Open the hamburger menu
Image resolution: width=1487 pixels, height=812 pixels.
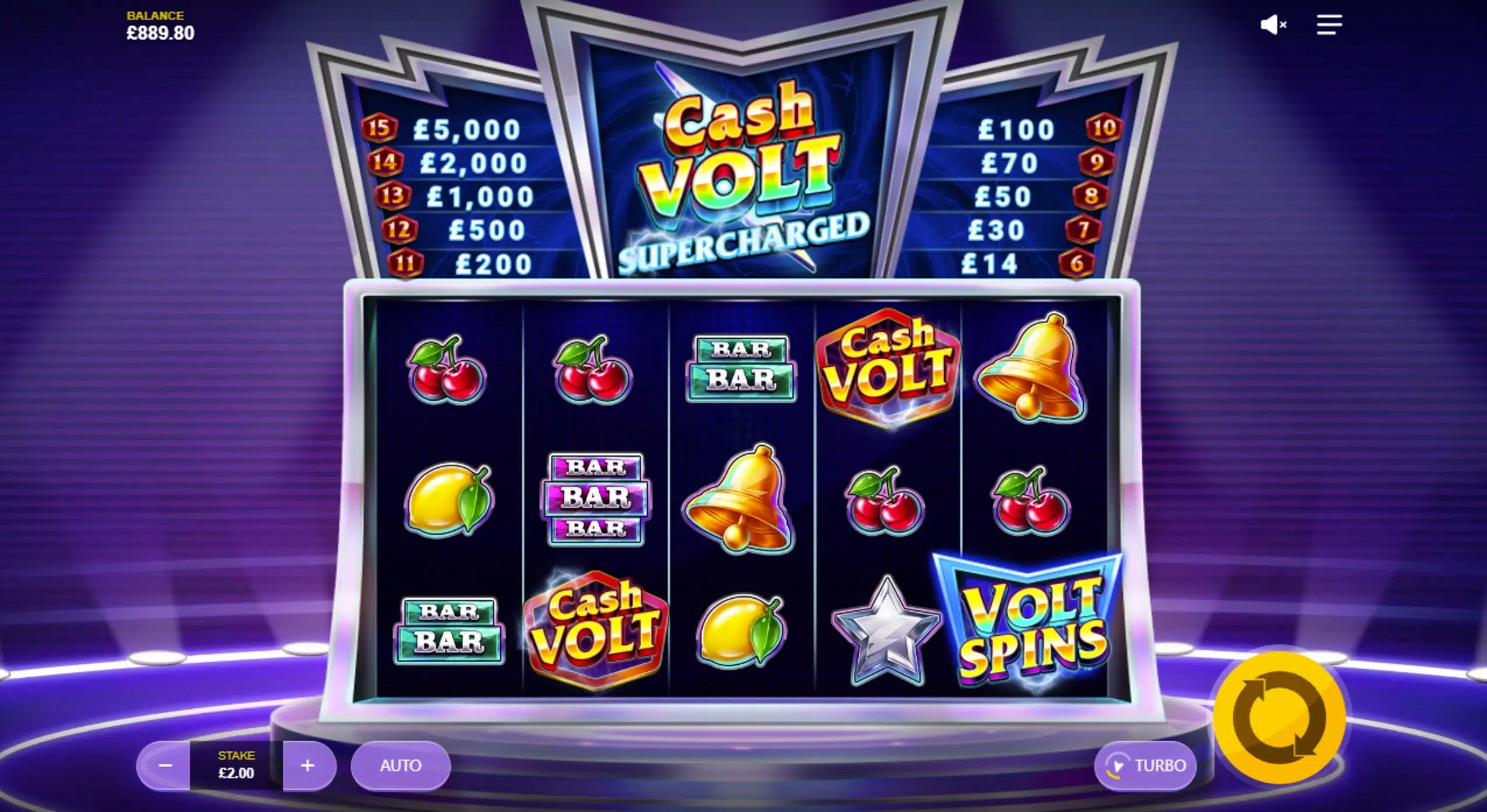click(x=1329, y=24)
